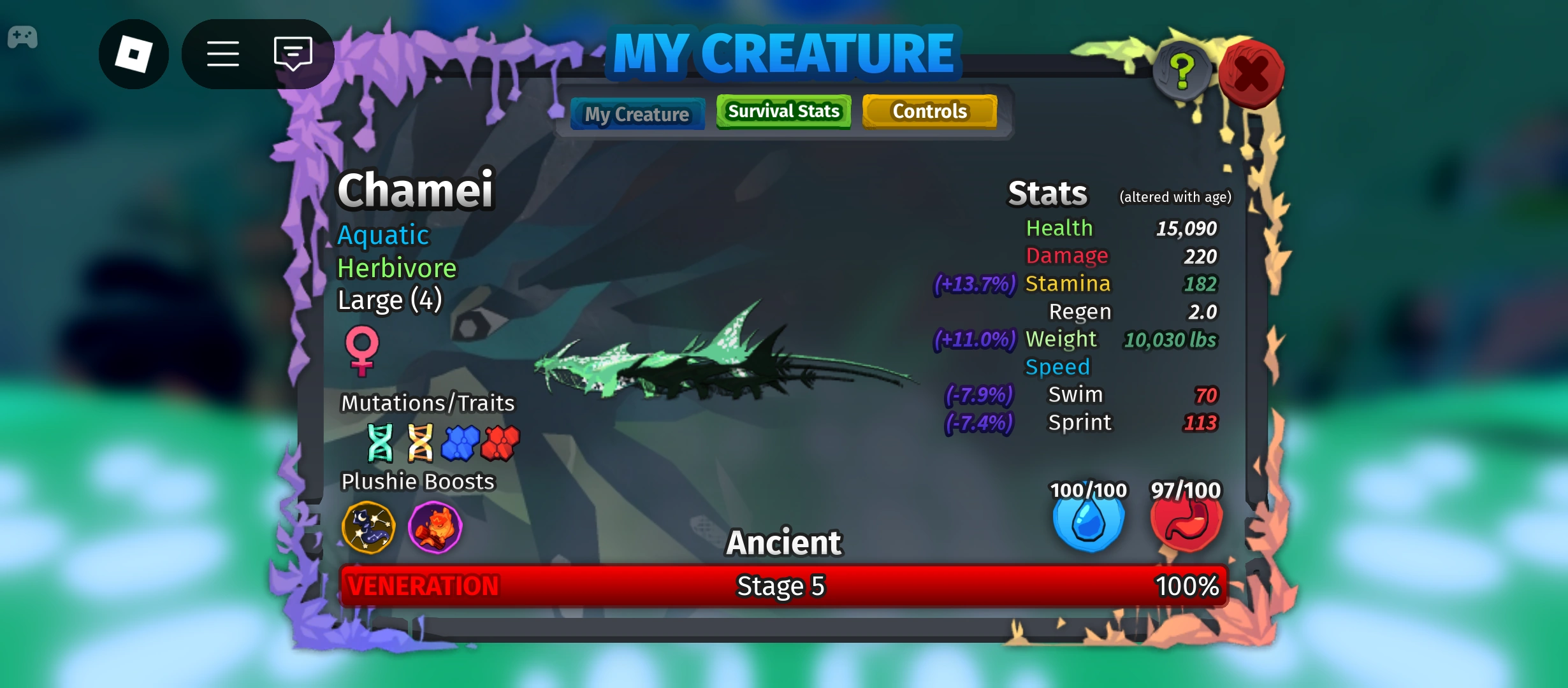This screenshot has height=688, width=1568.
Task: Toggle the Aquatic classification label
Action: click(383, 235)
